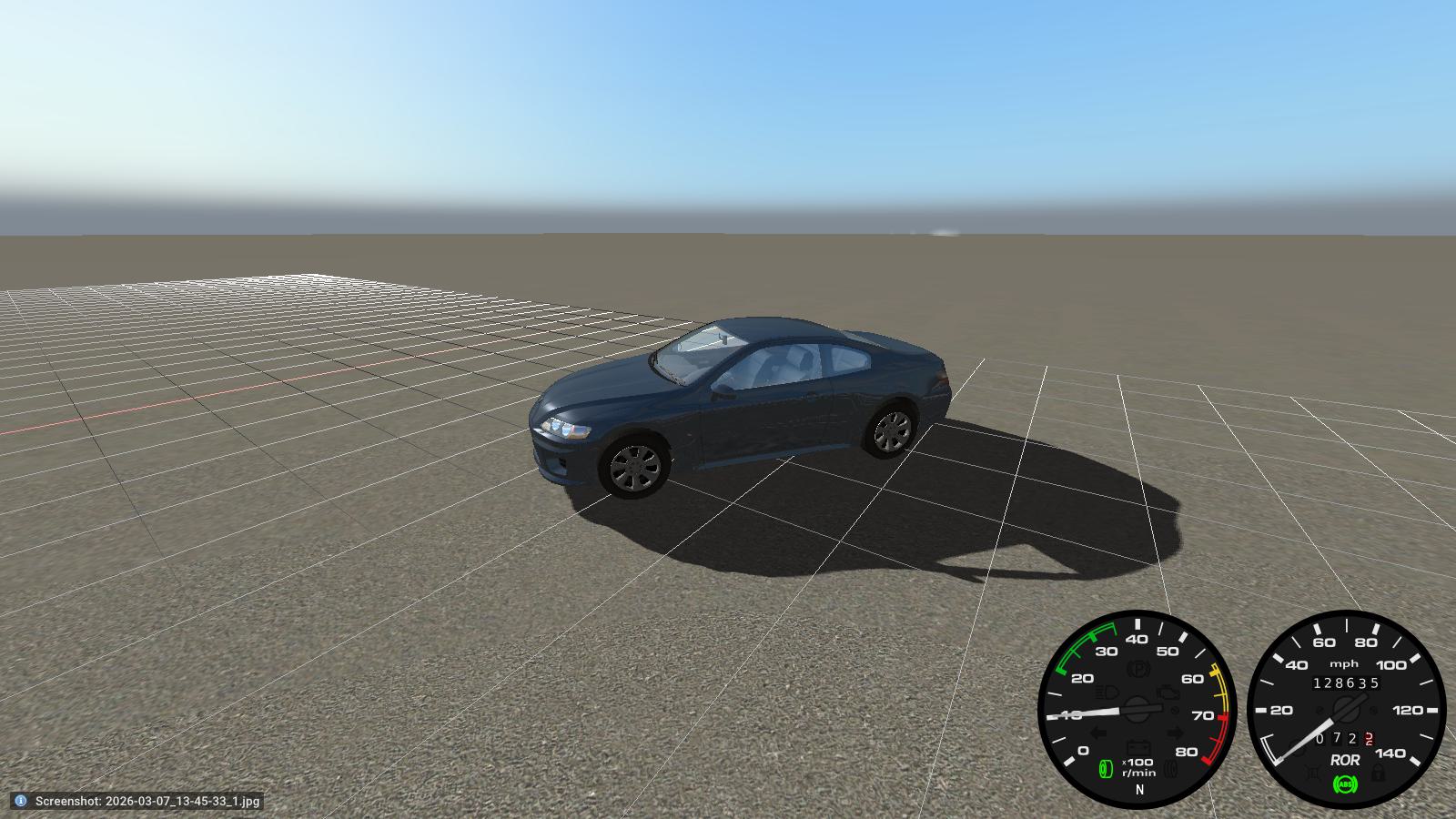Toggle the right turn signal arrow
The image size is (1456, 819).
point(1175,733)
